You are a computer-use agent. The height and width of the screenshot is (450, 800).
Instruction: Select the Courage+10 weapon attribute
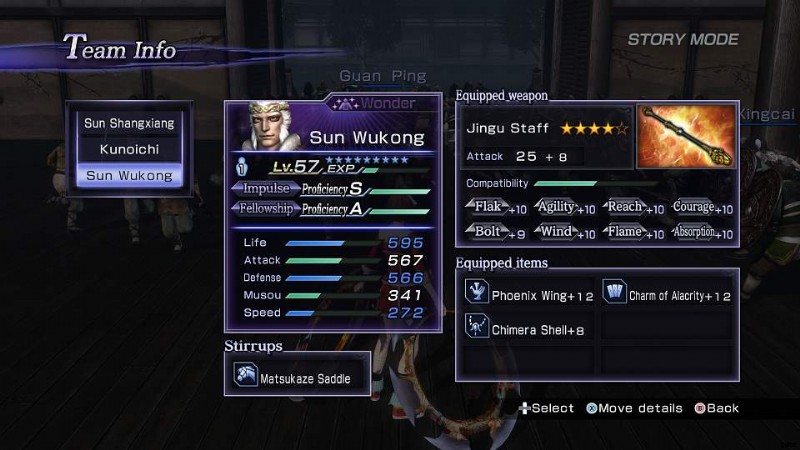(x=702, y=207)
